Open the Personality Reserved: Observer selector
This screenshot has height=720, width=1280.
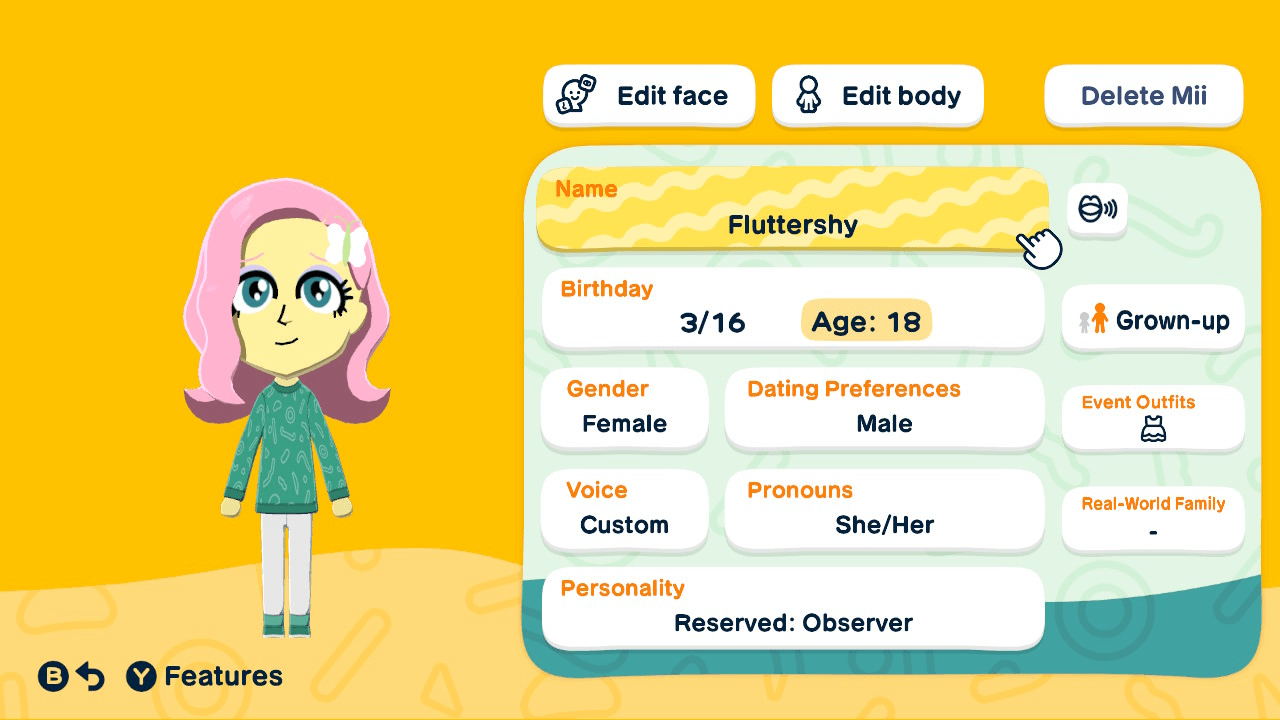(x=793, y=607)
